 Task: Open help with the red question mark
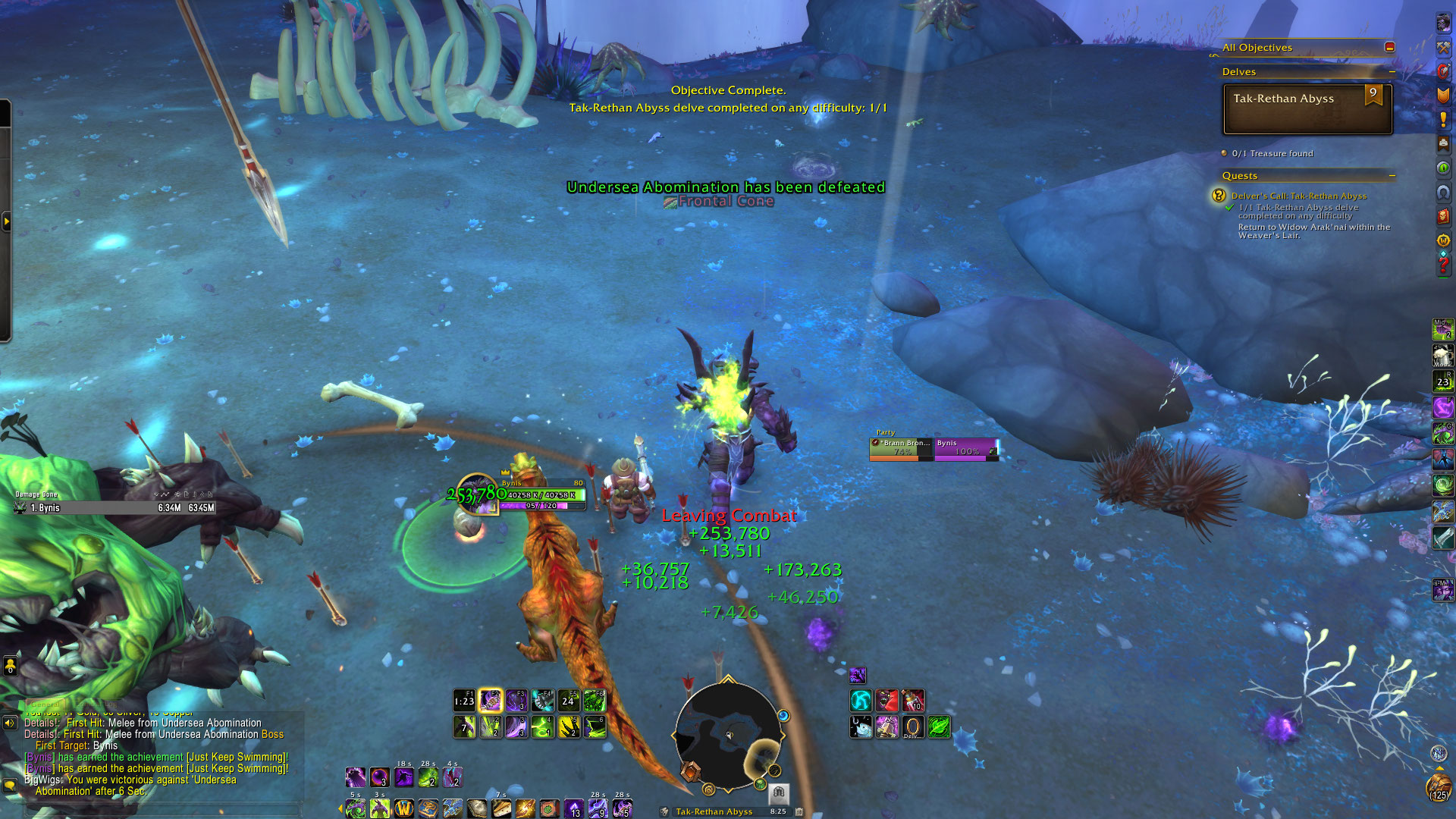coord(1443,265)
